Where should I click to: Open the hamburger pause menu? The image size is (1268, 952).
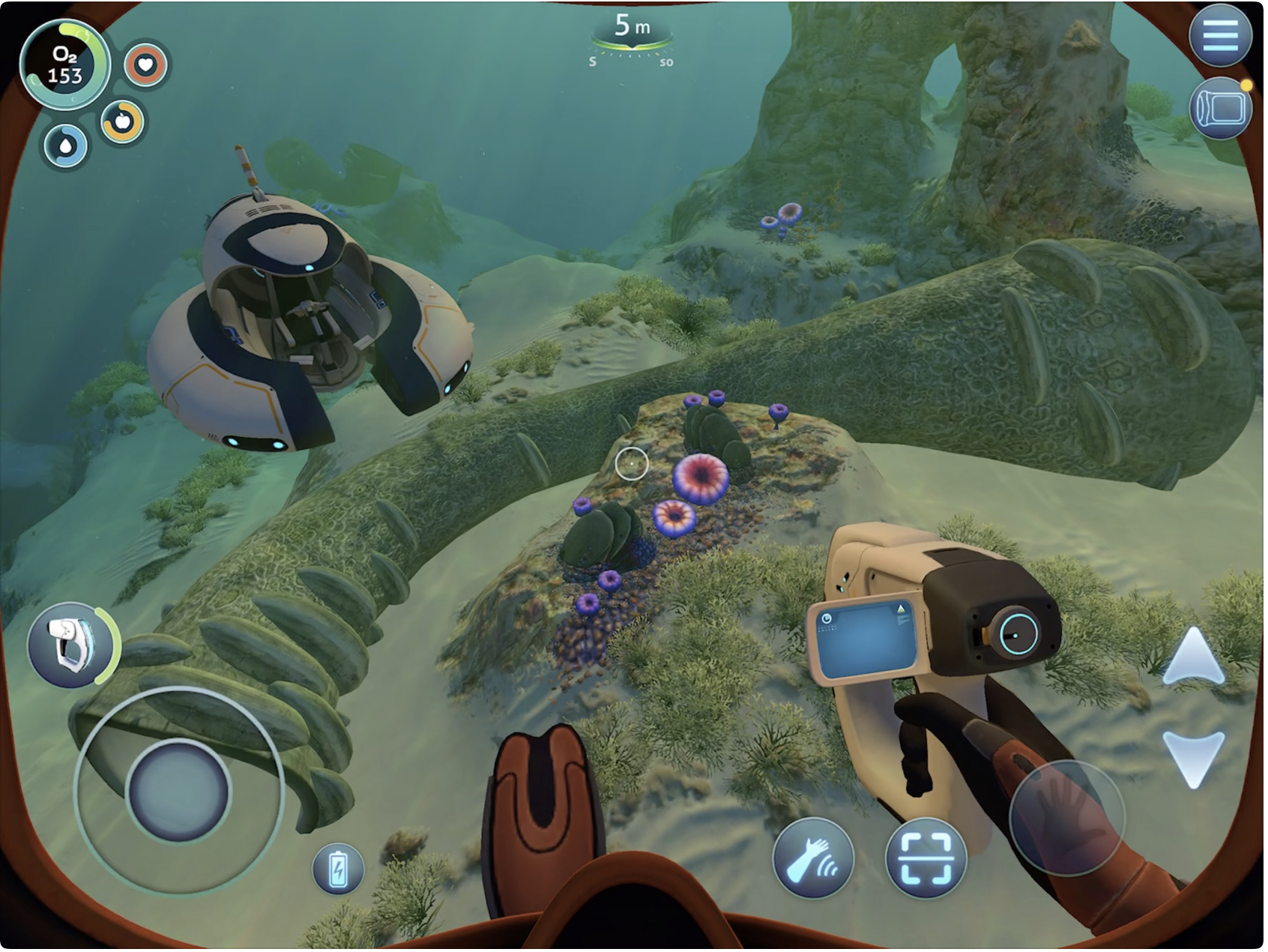tap(1219, 35)
